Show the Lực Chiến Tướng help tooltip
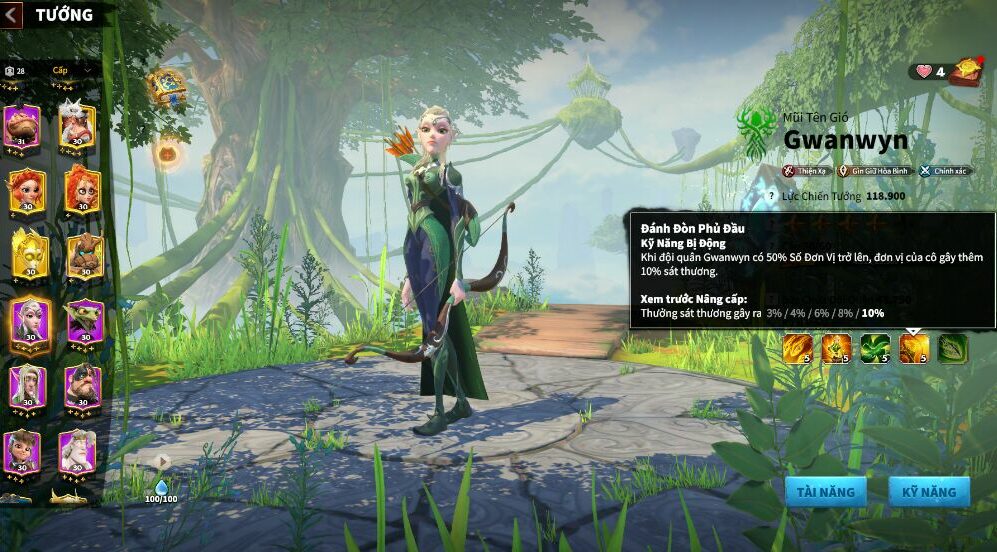The height and width of the screenshot is (552, 997). 770,196
